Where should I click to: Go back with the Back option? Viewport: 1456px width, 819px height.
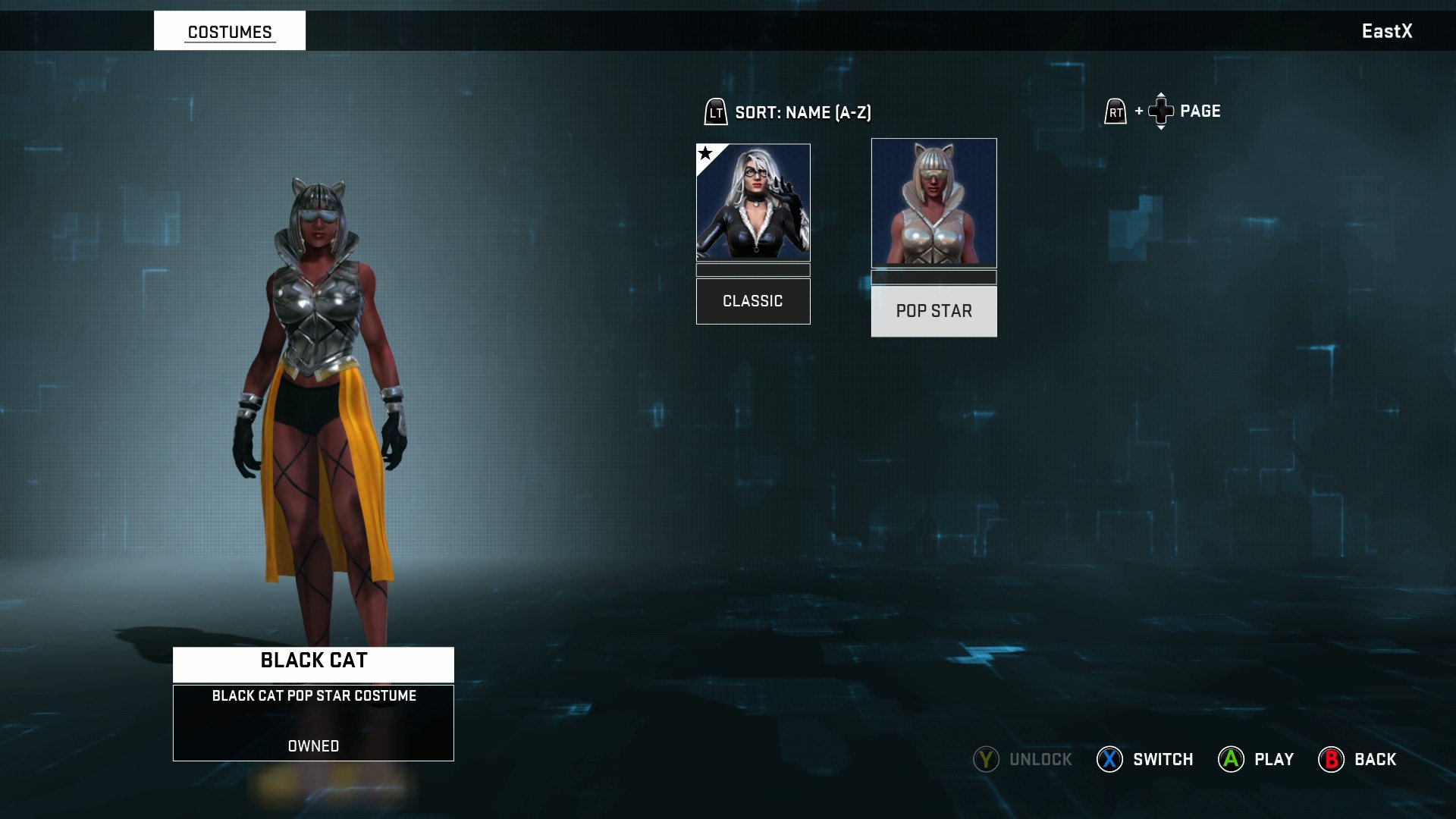[x=1357, y=759]
